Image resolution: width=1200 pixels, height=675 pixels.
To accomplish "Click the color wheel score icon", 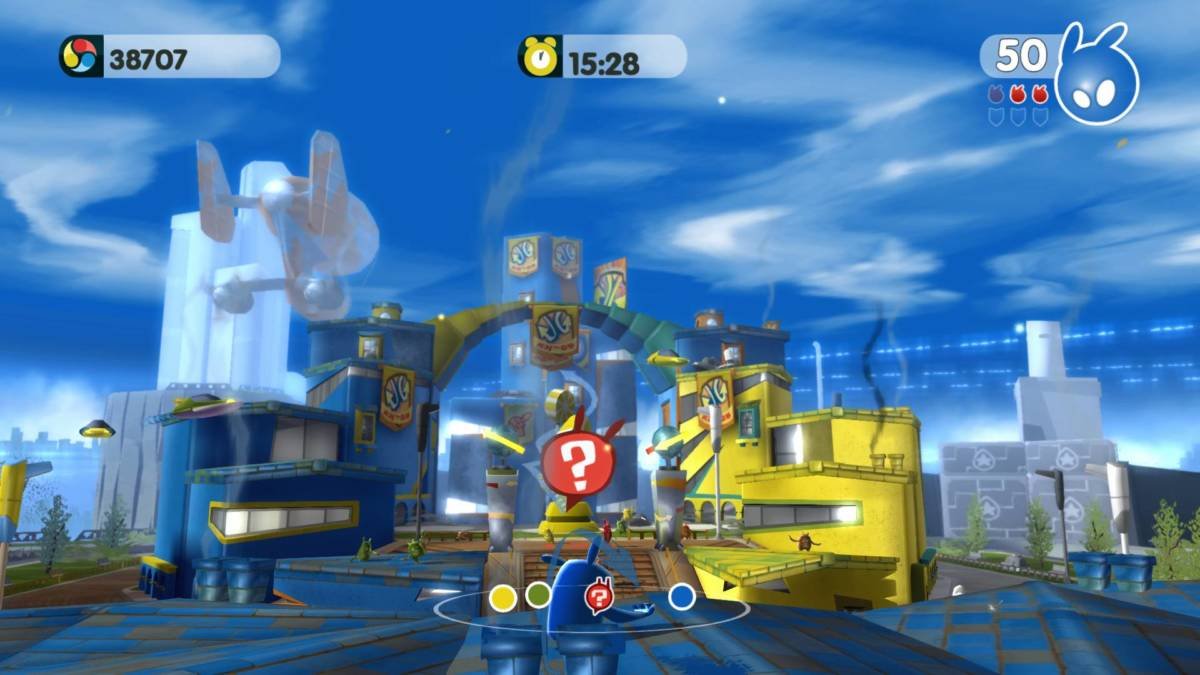I will point(79,56).
